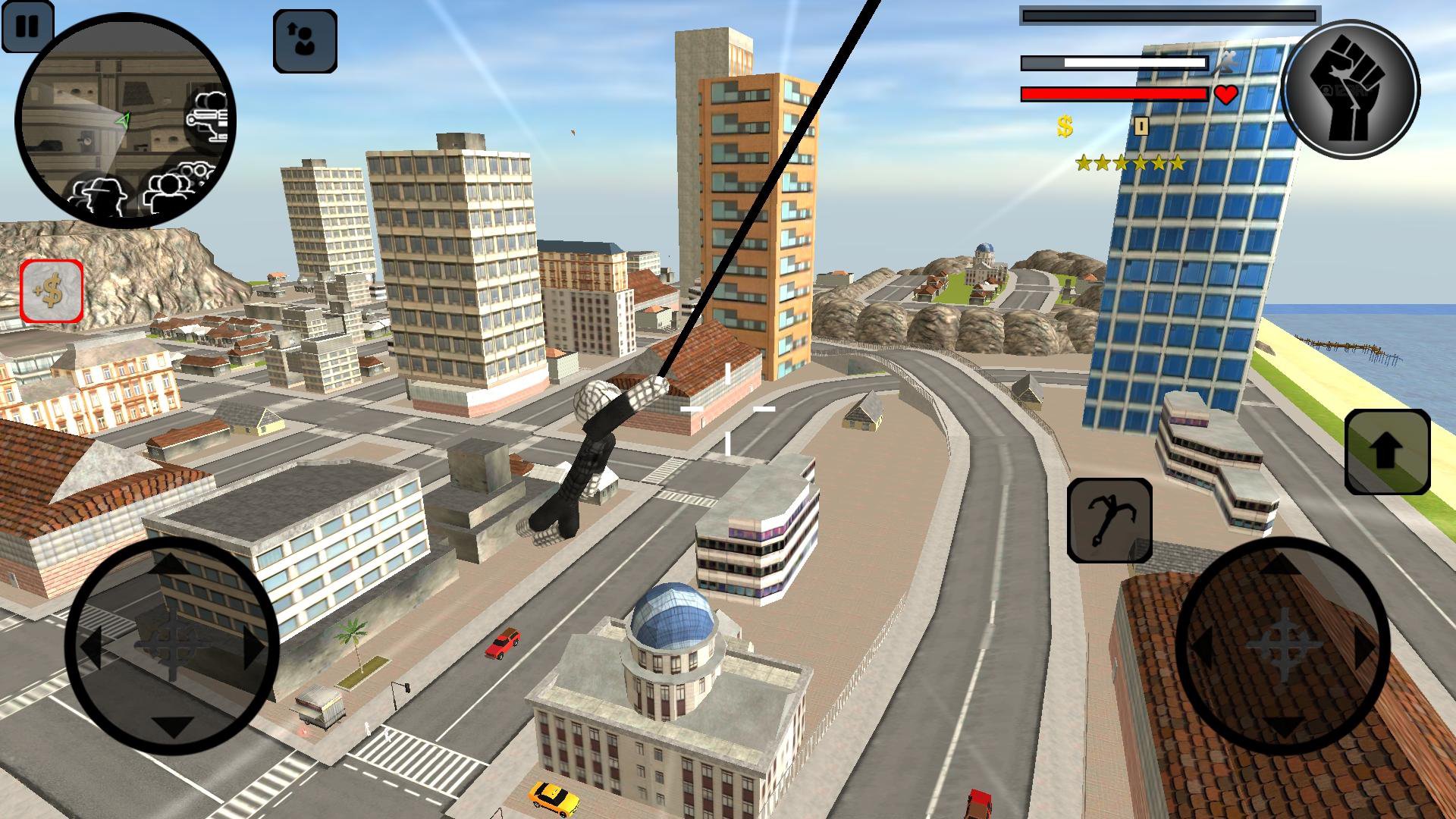Tap the pause button
The width and height of the screenshot is (1456, 819).
28,28
